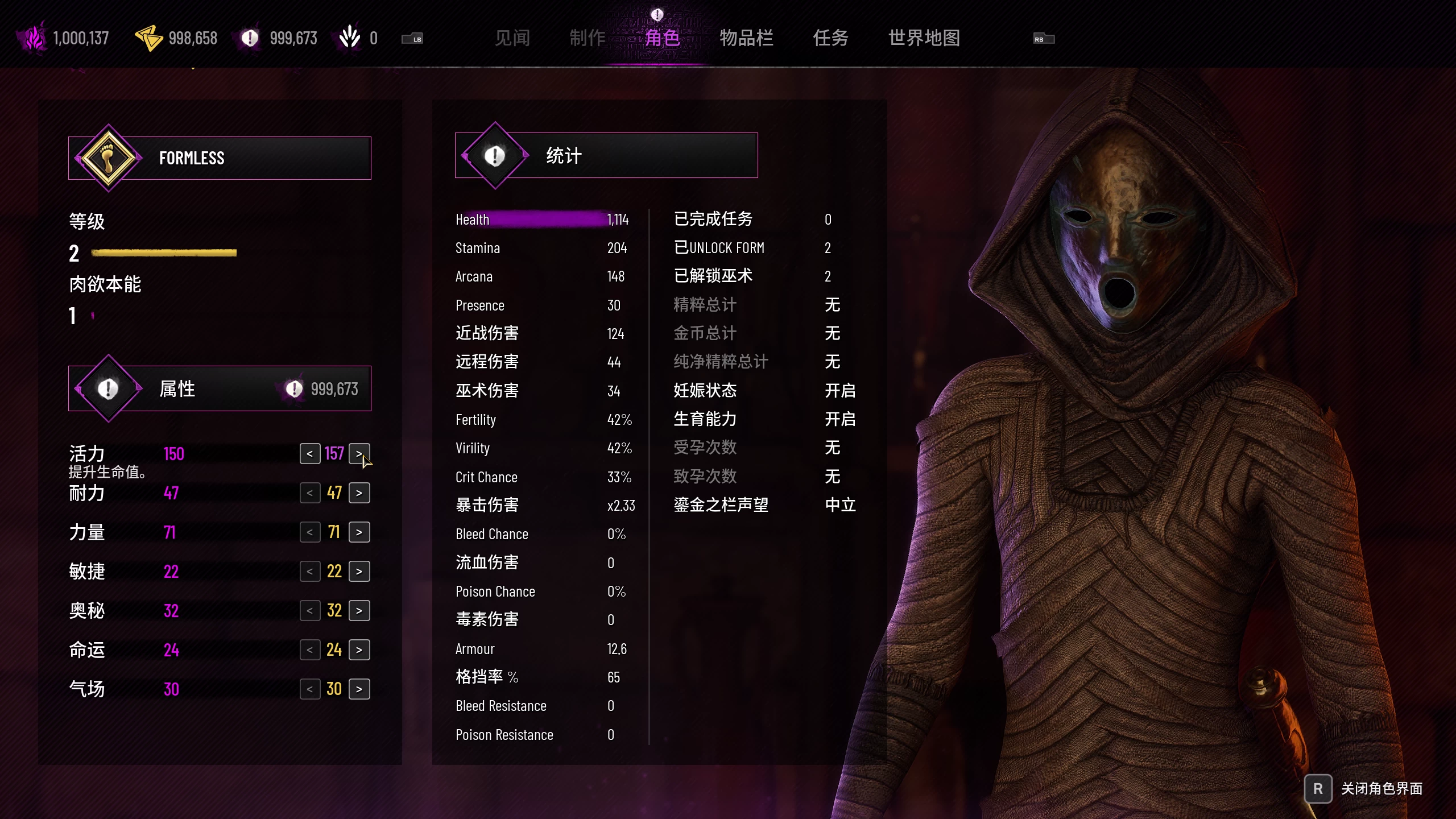Click the LB shoulder button icon
Image resolution: width=1456 pixels, height=819 pixels.
click(413, 39)
